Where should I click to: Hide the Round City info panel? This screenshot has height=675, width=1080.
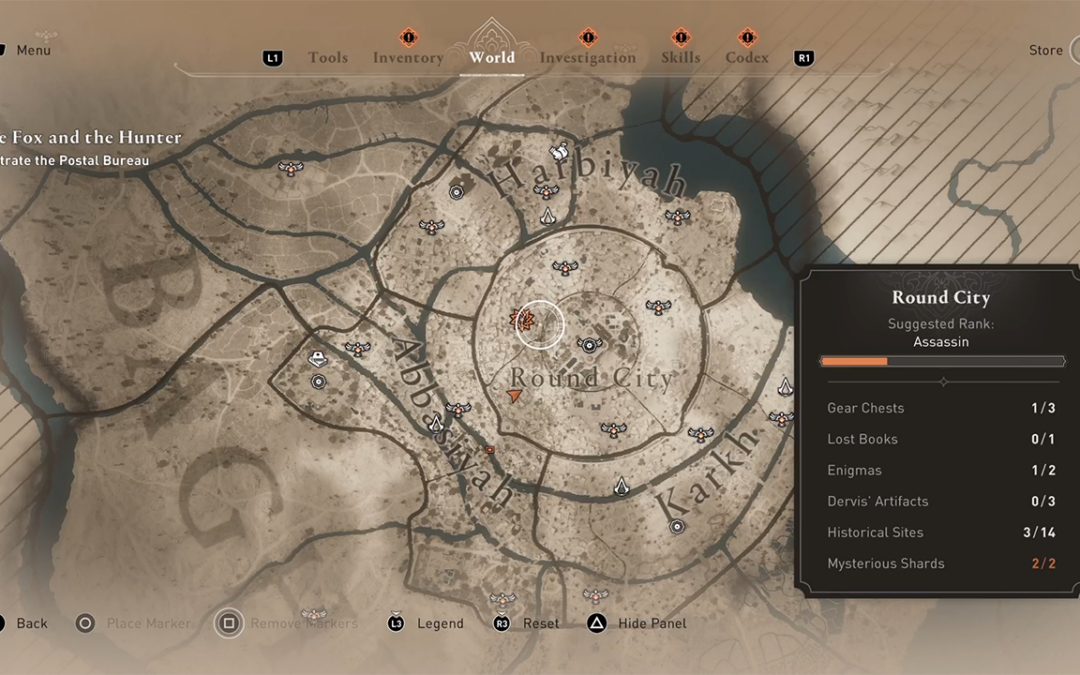click(x=651, y=624)
